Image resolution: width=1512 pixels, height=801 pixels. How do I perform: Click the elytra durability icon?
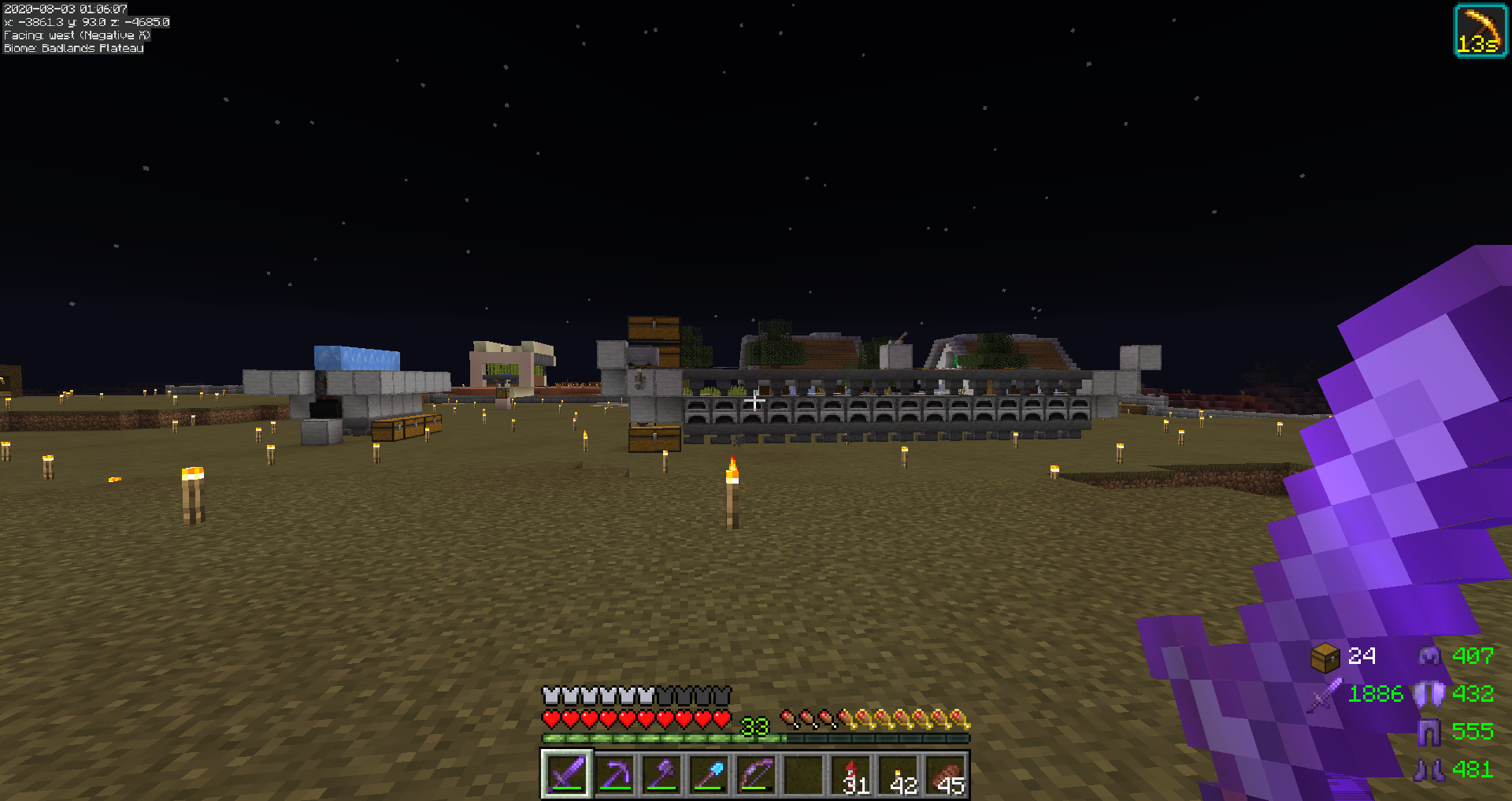(x=1429, y=694)
